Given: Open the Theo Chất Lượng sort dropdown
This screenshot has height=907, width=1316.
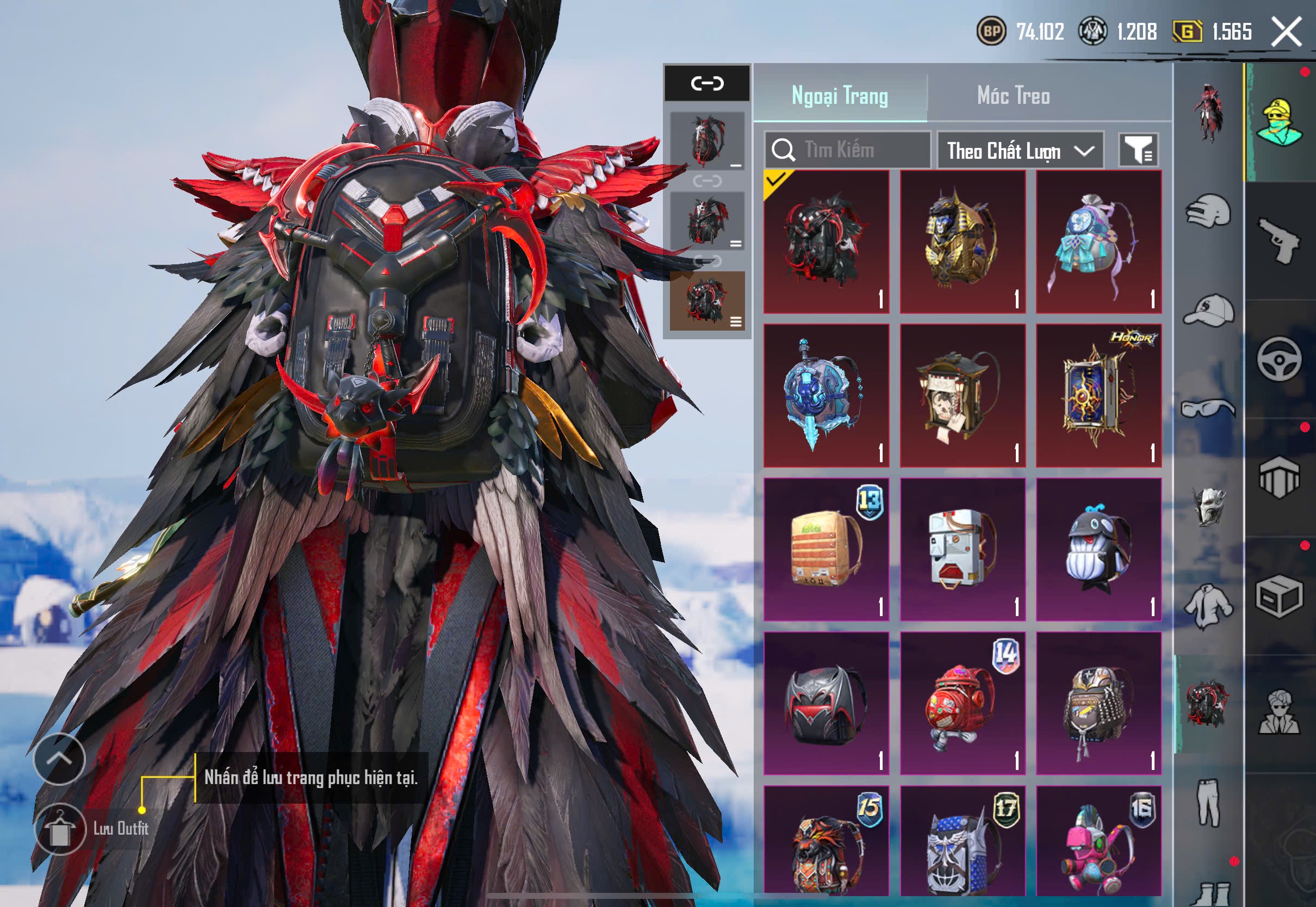Looking at the screenshot, I should click(1020, 151).
